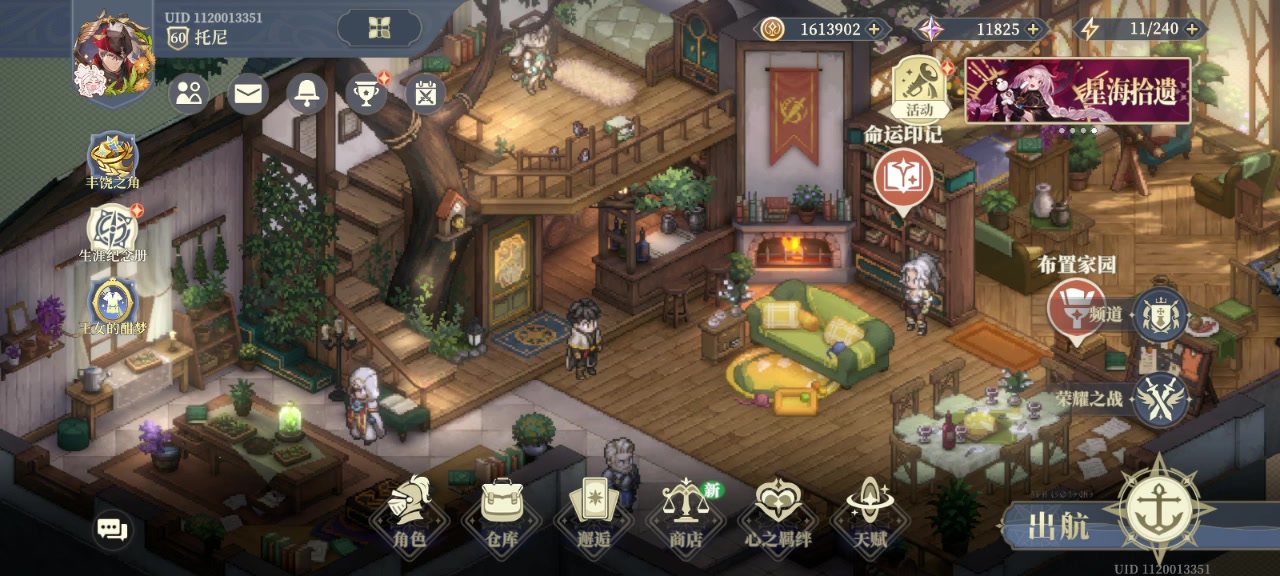Viewport: 1280px width, 576px height.
Task: Open the 频道 channel icon
Action: point(1161,315)
